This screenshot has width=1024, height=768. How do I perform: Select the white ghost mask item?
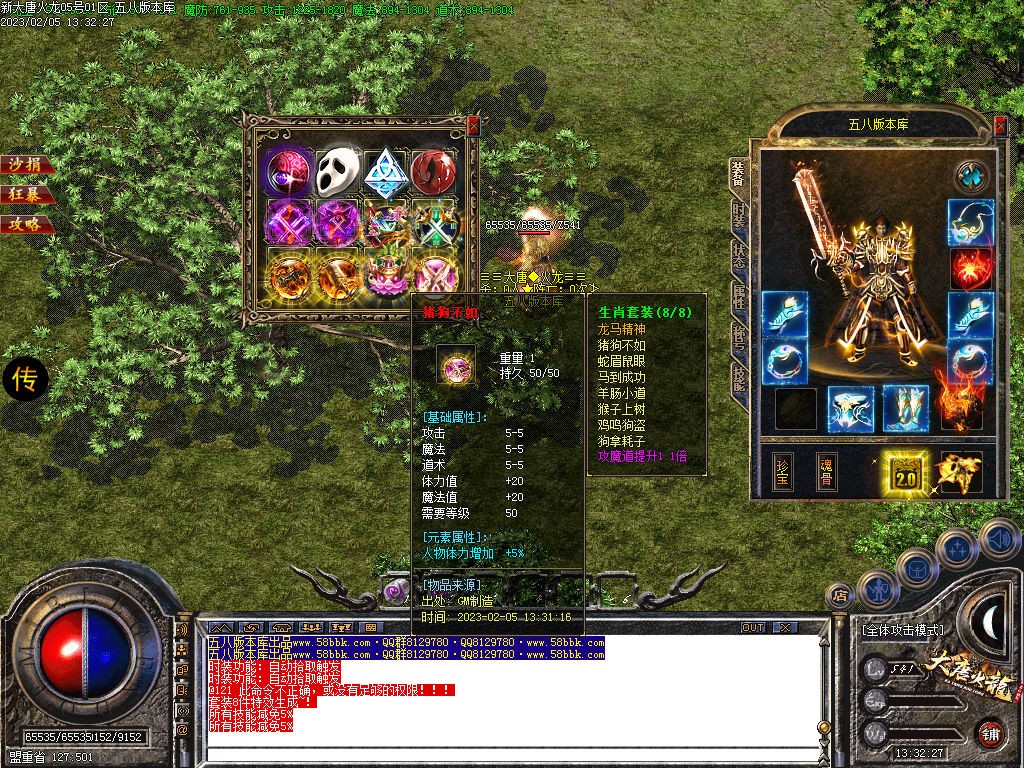[338, 173]
